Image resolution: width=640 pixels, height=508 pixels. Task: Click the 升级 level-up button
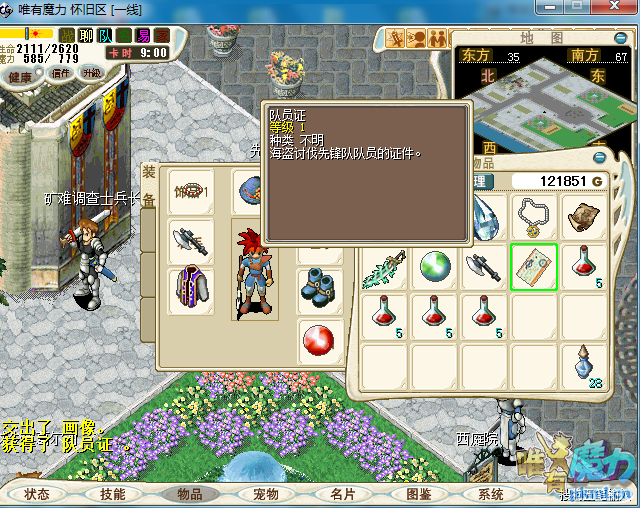pos(92,73)
